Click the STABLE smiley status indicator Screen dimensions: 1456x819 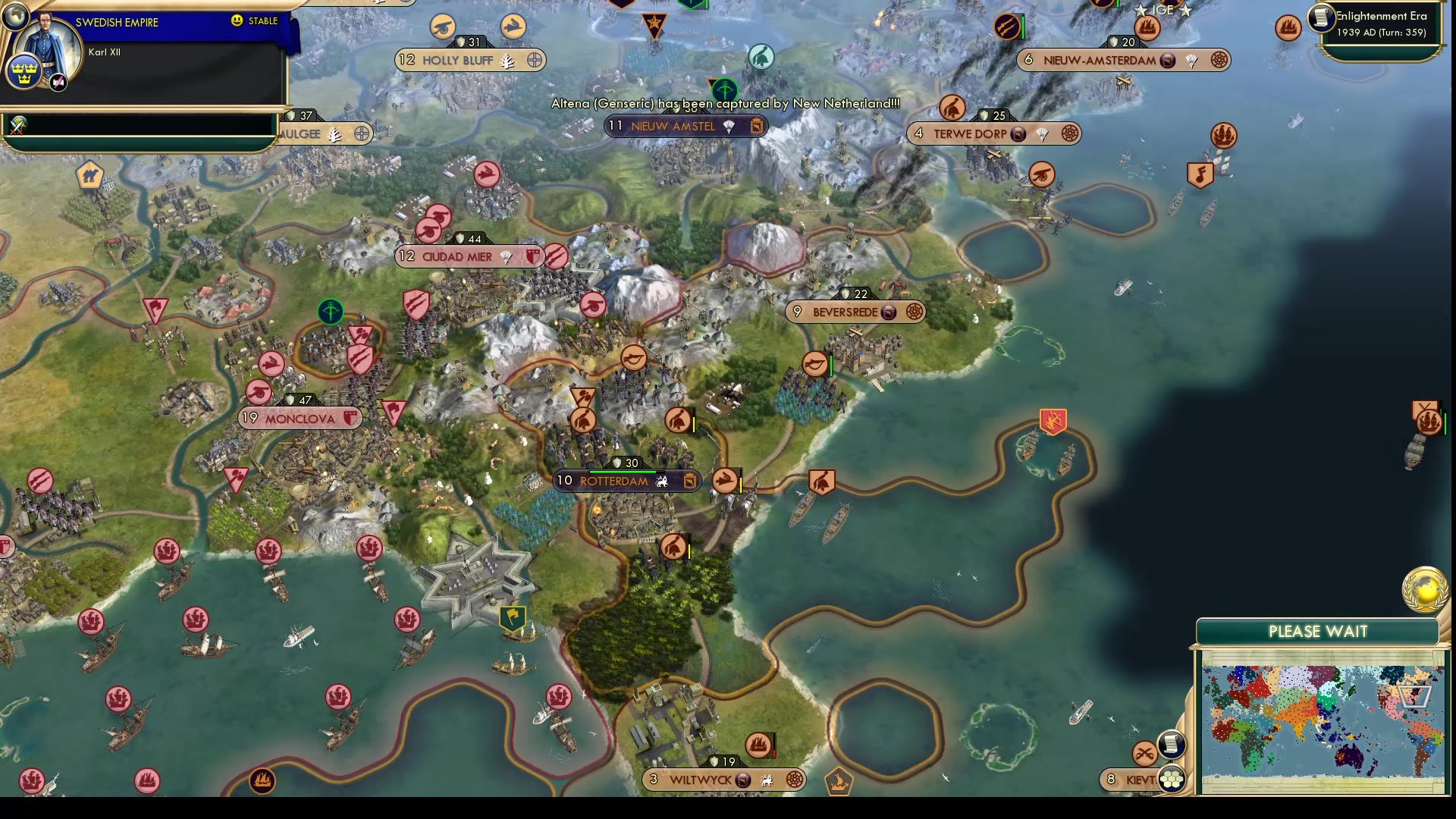[238, 21]
